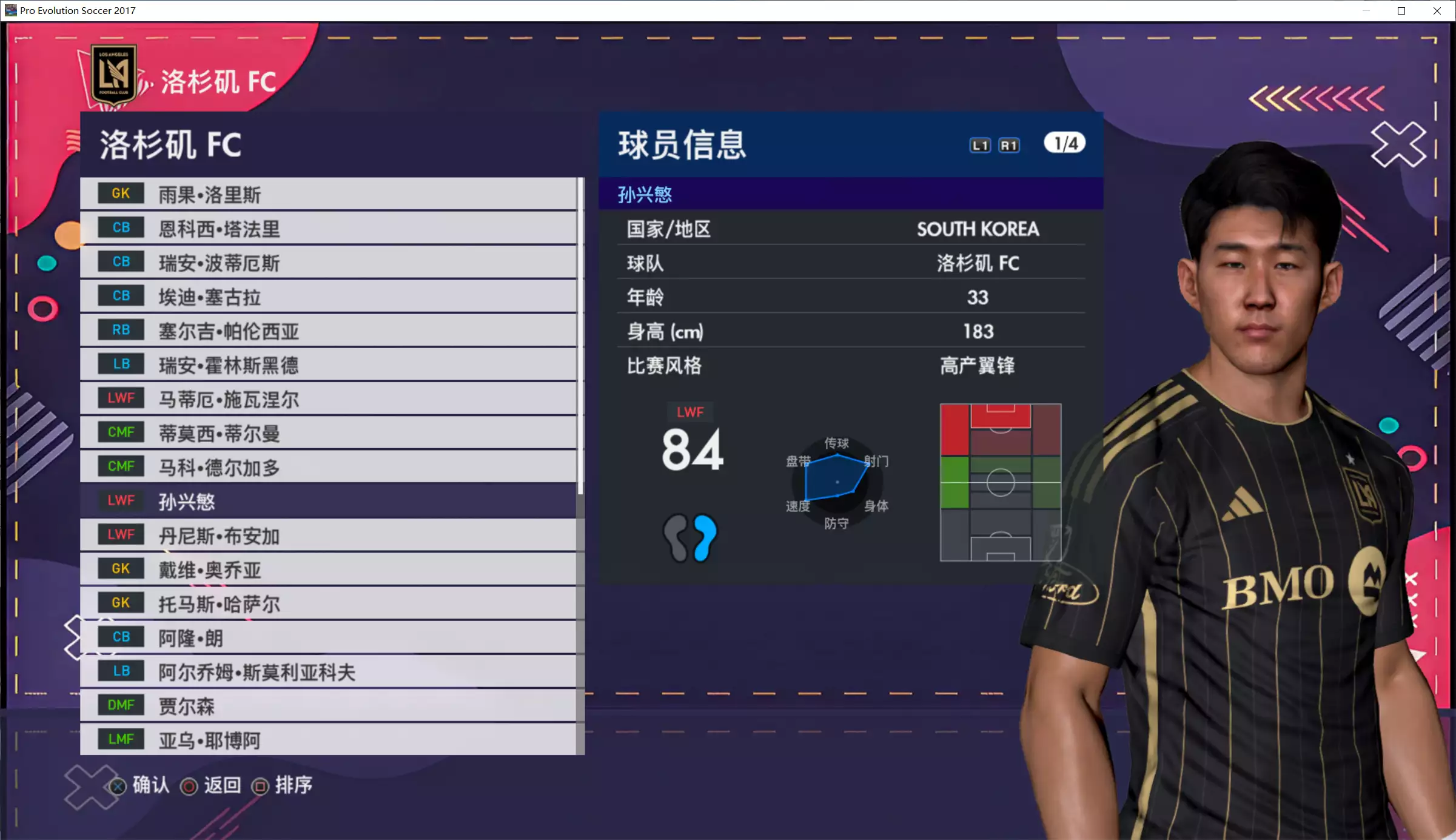The image size is (1456, 840).
Task: Close the Pro Evolution Soccer 2017 window
Action: tap(1437, 11)
